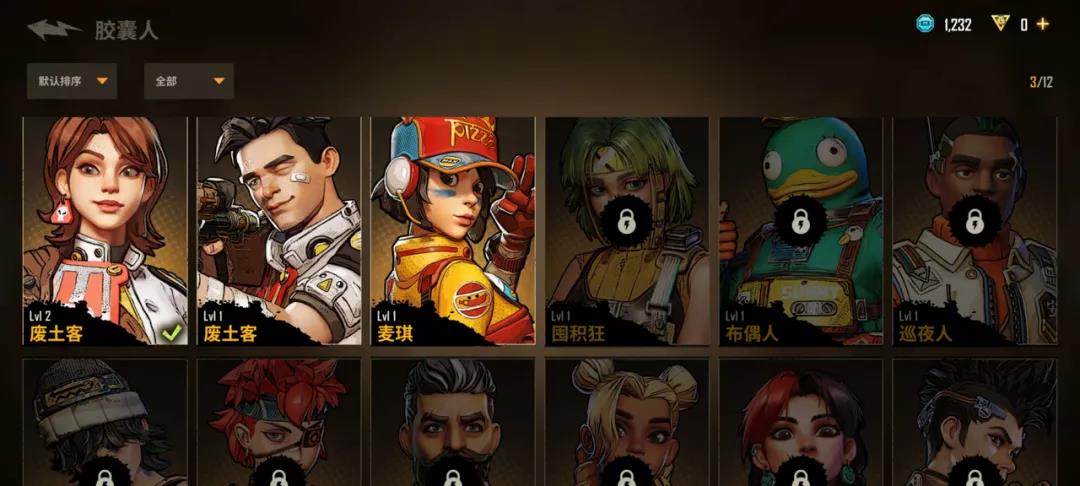Open the 默认排序 sort dropdown
The image size is (1080, 486).
(72, 81)
